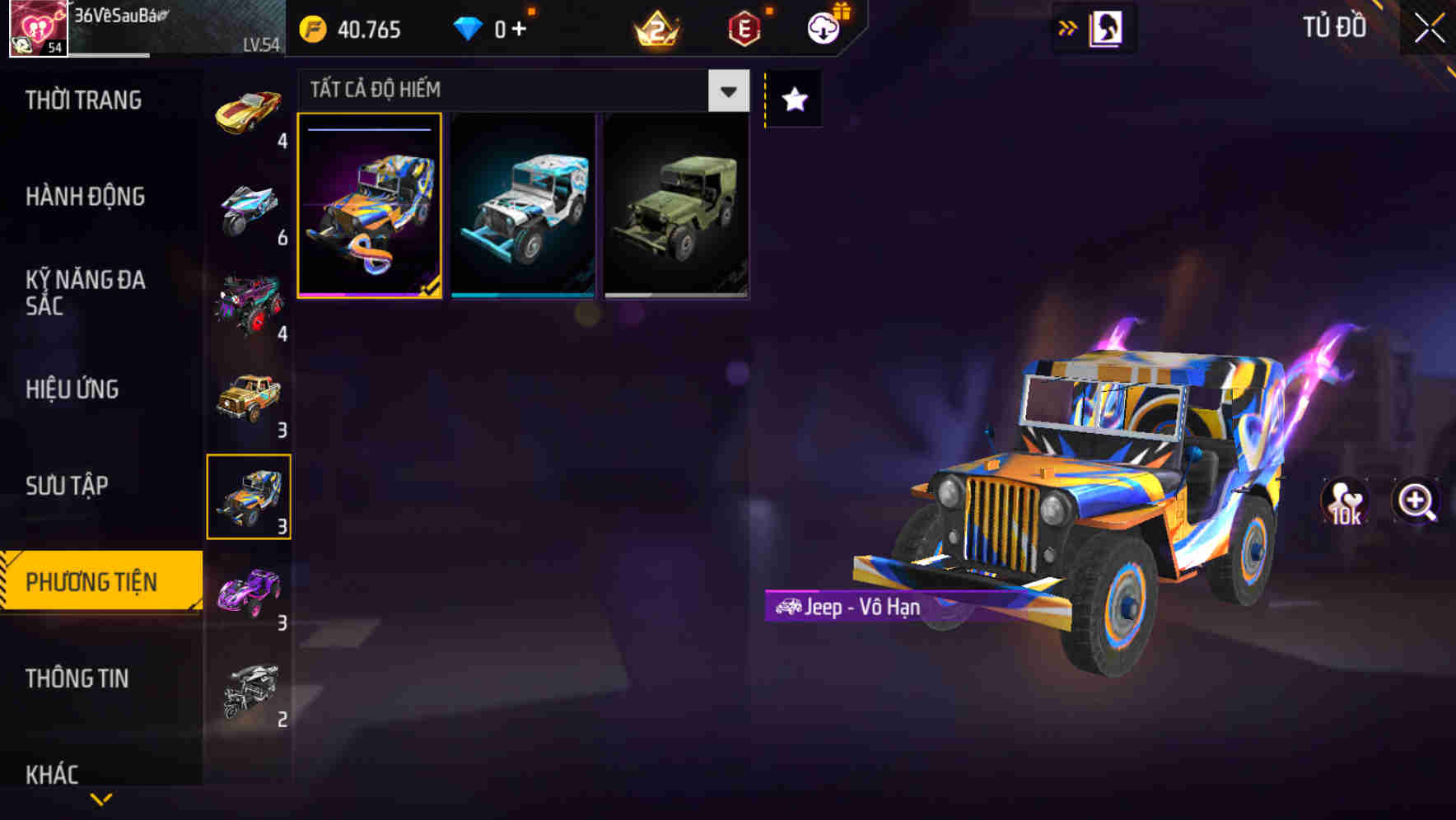Toggle the favorite star filter
The height and width of the screenshot is (820, 1456).
(792, 99)
